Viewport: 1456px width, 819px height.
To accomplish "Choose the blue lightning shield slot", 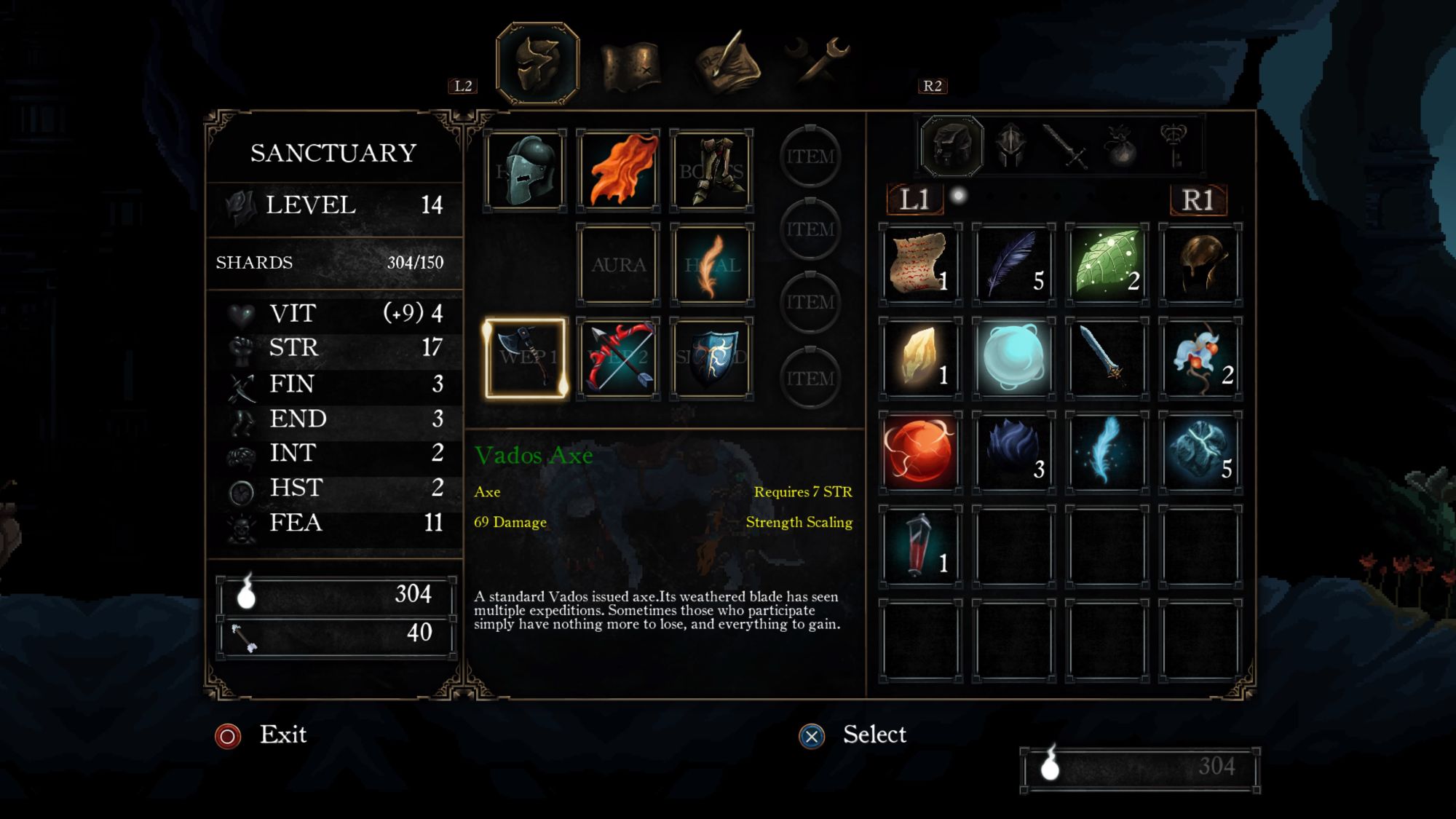I will point(711,357).
